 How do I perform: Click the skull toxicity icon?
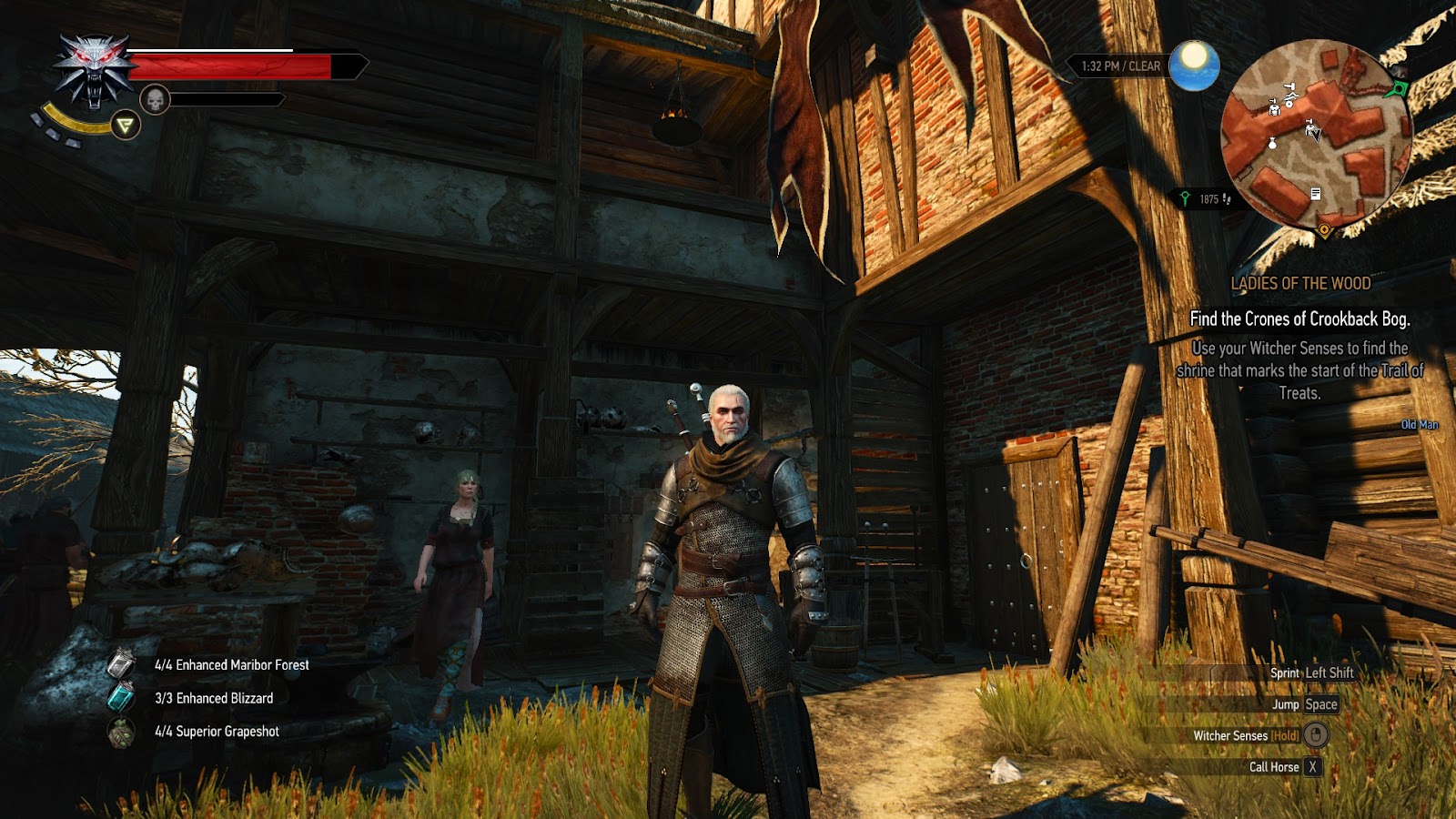tap(155, 99)
